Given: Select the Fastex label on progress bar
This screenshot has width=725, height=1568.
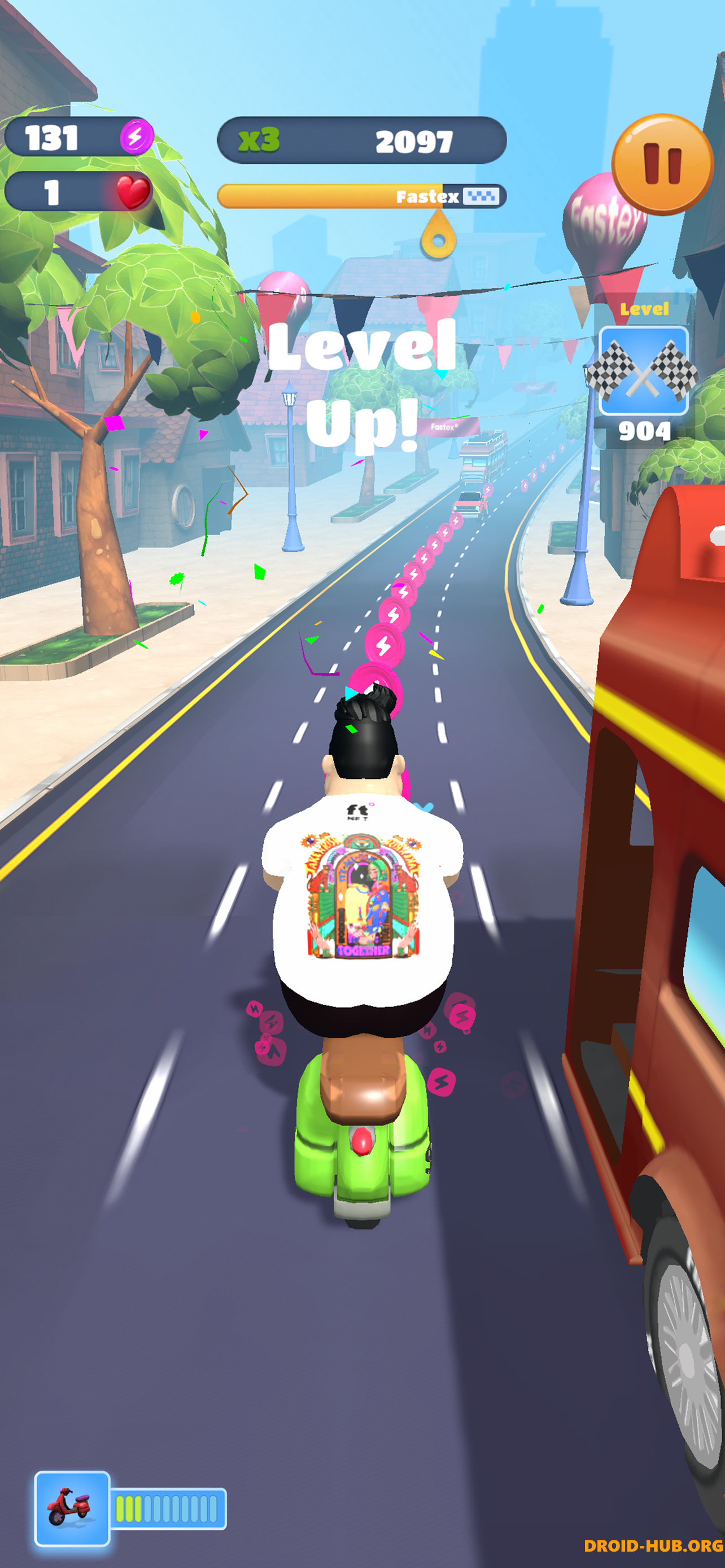Looking at the screenshot, I should pos(427,196).
